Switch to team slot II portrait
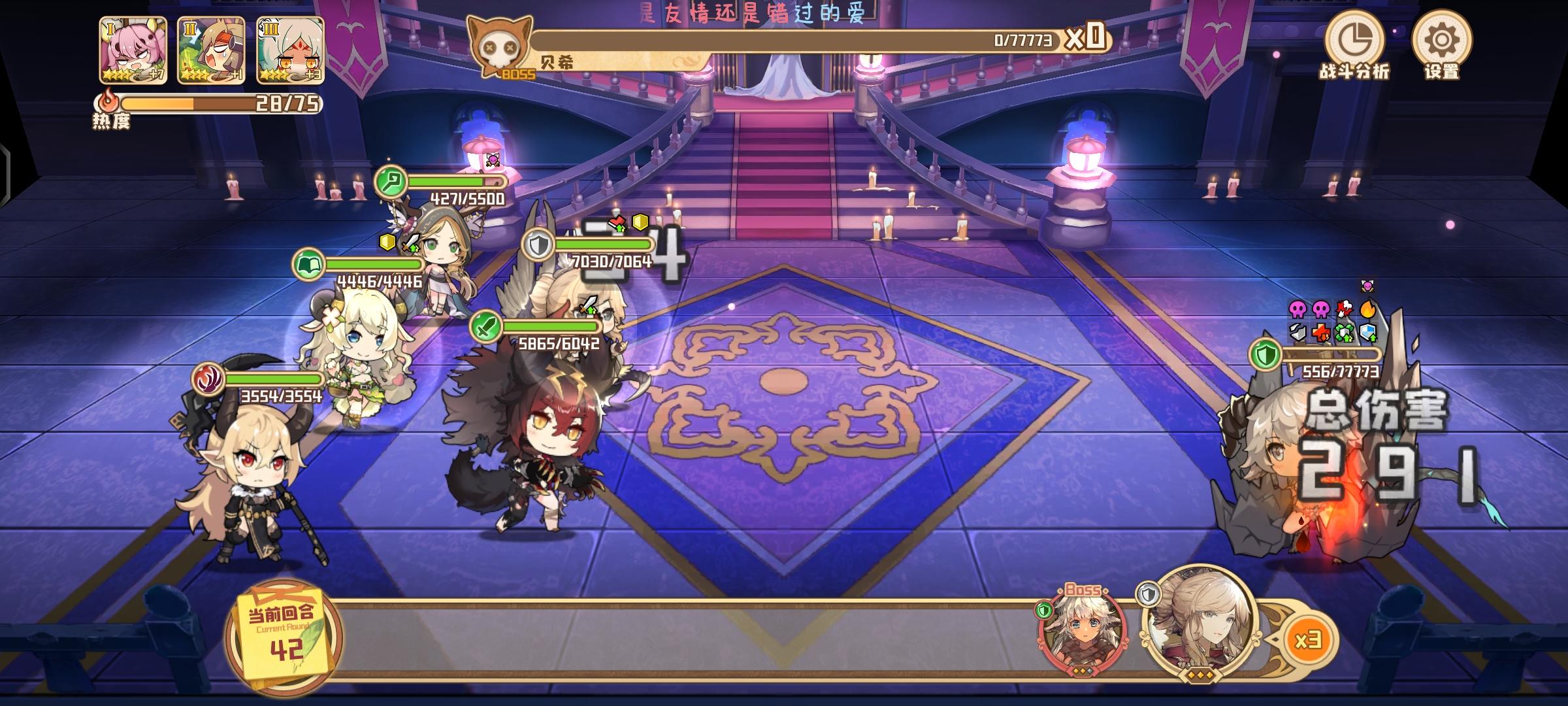This screenshot has width=1568, height=706. tap(211, 49)
